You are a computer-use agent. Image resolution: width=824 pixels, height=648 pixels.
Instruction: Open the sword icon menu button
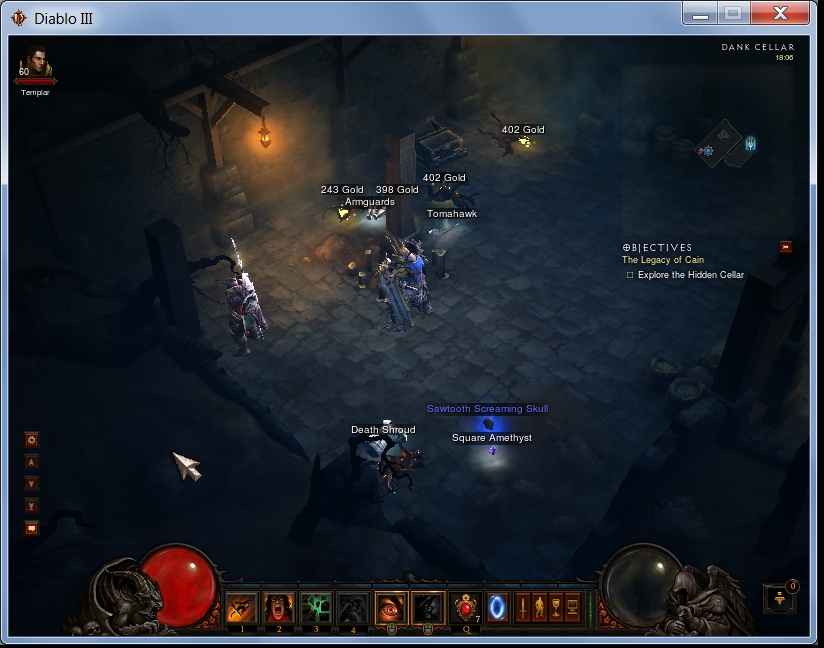[x=523, y=607]
